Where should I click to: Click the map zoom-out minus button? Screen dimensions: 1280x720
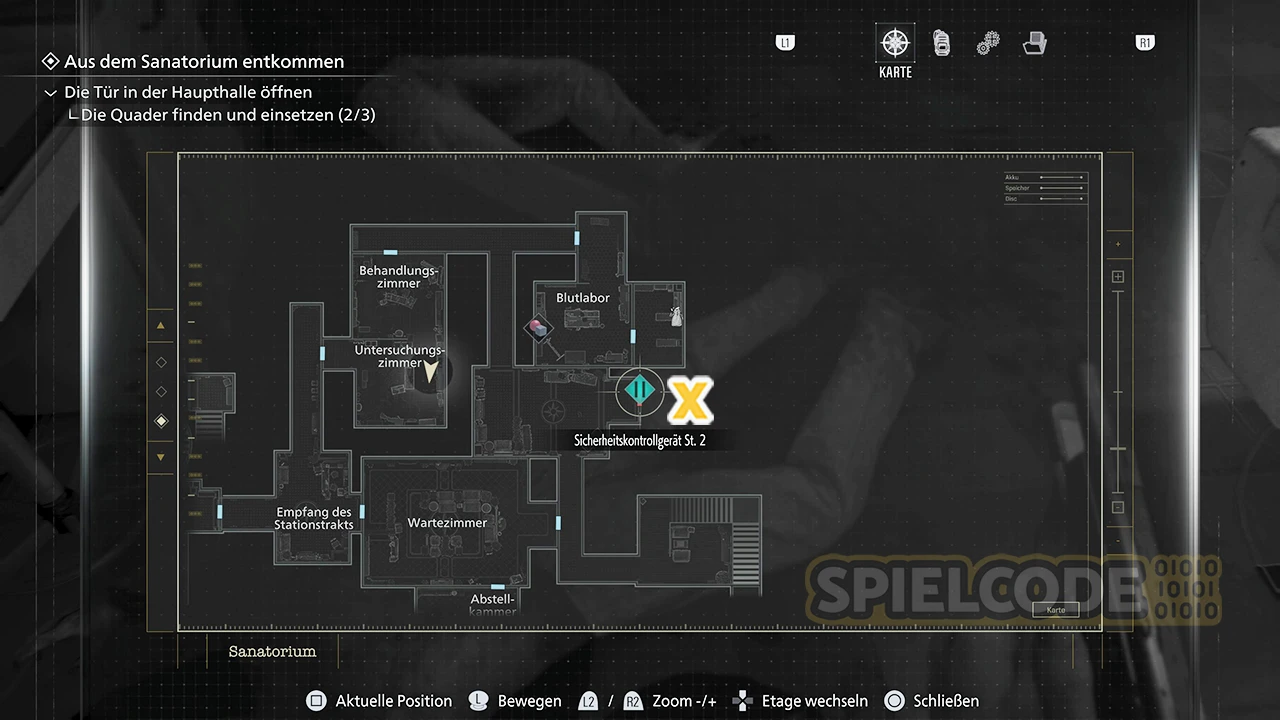coord(1118,508)
